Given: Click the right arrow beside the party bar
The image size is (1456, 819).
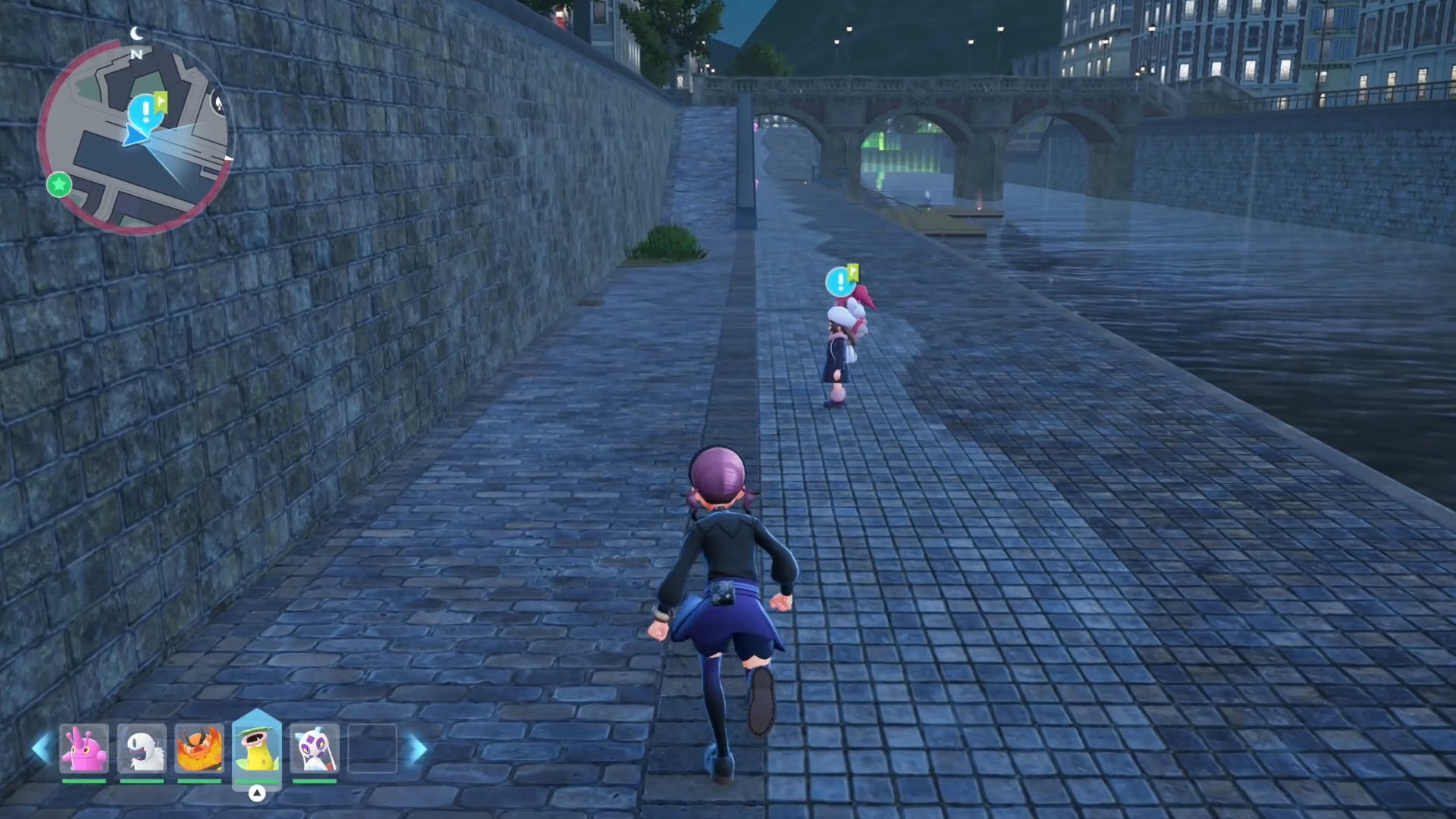Looking at the screenshot, I should tap(418, 748).
